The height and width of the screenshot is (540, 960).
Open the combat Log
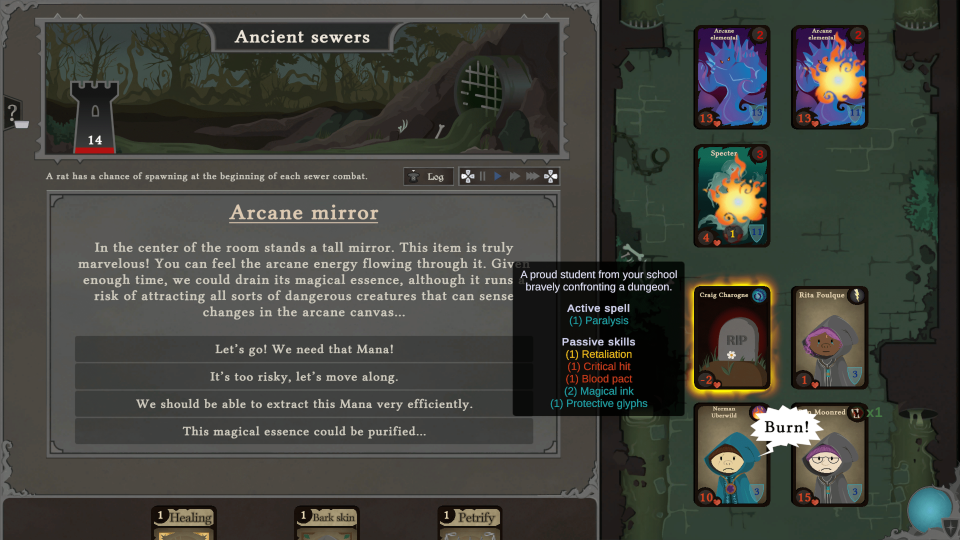tap(428, 177)
